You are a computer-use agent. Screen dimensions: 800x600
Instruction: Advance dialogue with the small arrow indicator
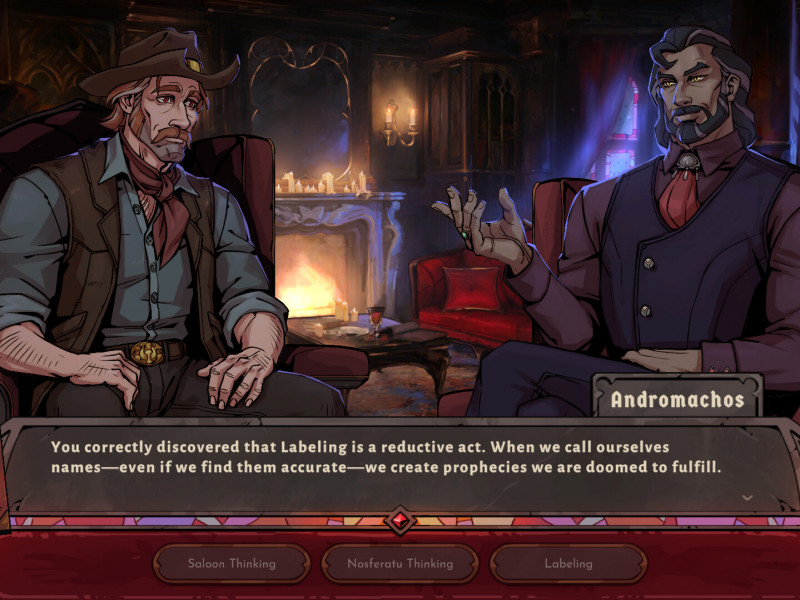[747, 497]
